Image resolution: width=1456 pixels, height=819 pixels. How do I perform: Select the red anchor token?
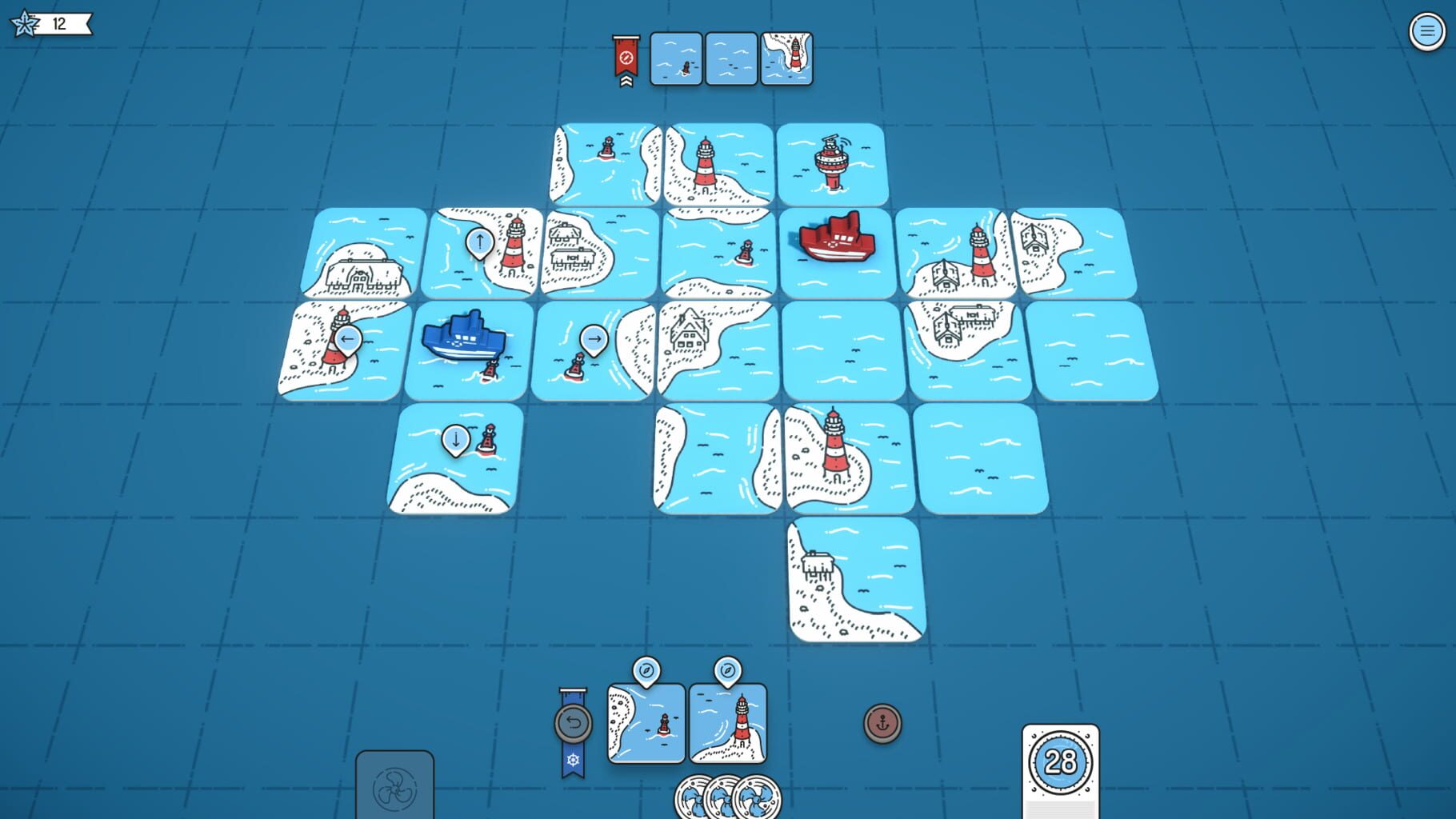click(882, 725)
